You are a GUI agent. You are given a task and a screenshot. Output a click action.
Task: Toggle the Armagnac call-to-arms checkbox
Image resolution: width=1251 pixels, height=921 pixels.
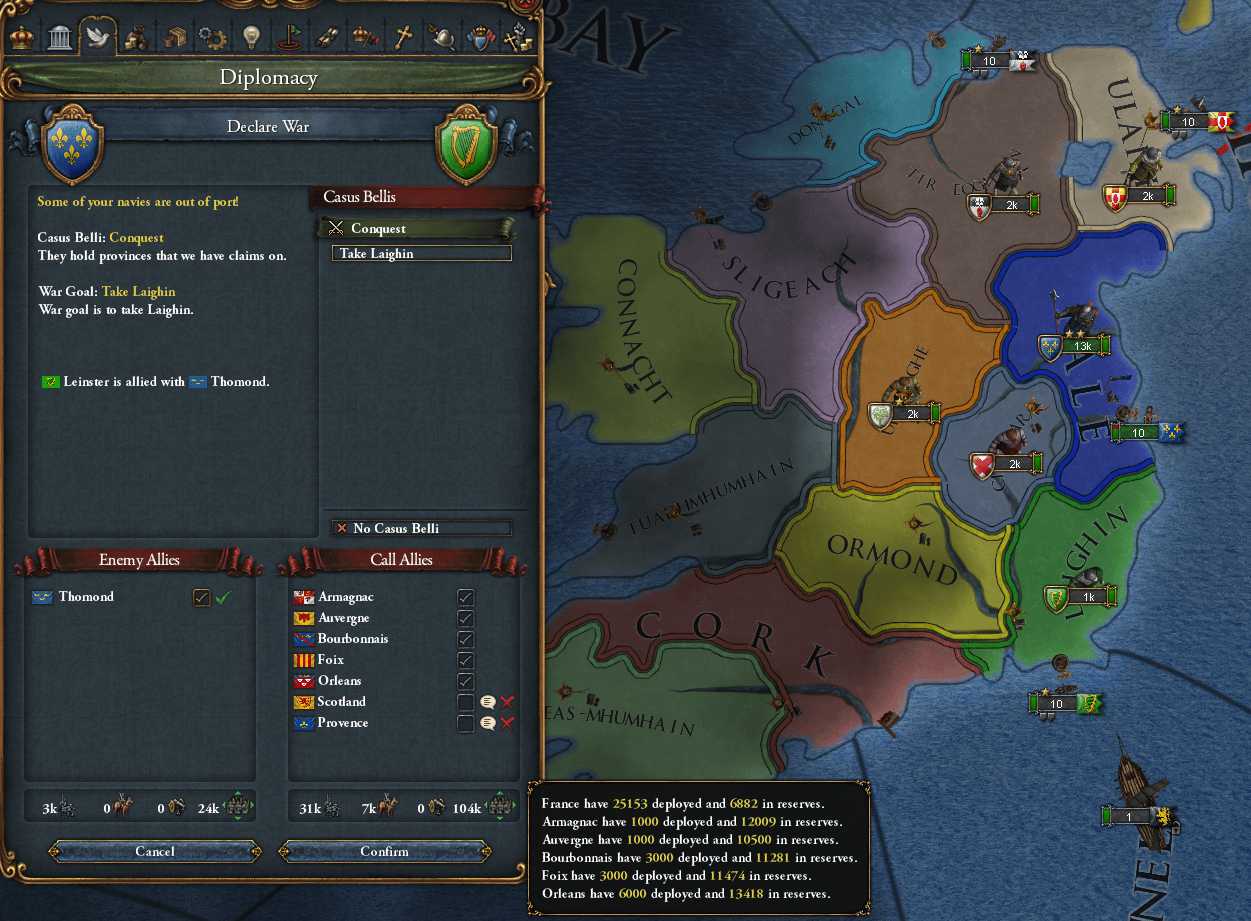click(x=465, y=597)
